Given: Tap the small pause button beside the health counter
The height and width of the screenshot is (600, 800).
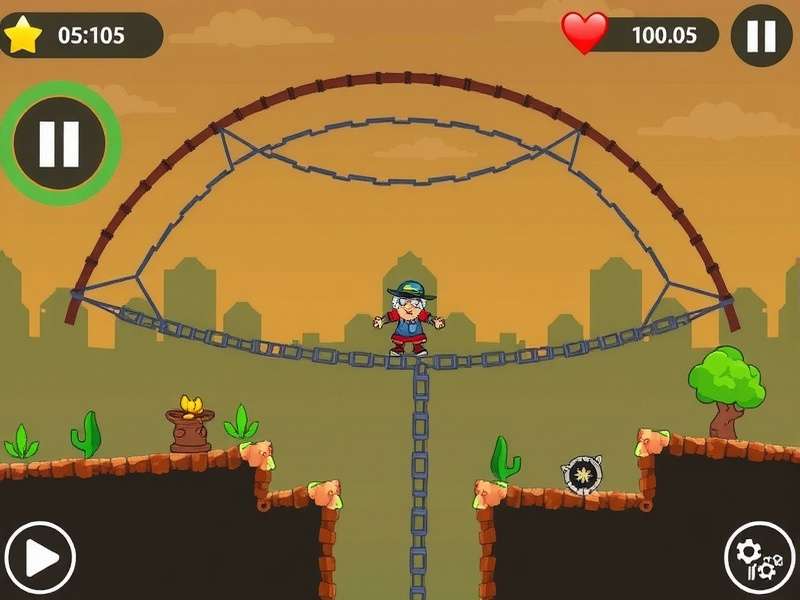Looking at the screenshot, I should coord(761,36).
